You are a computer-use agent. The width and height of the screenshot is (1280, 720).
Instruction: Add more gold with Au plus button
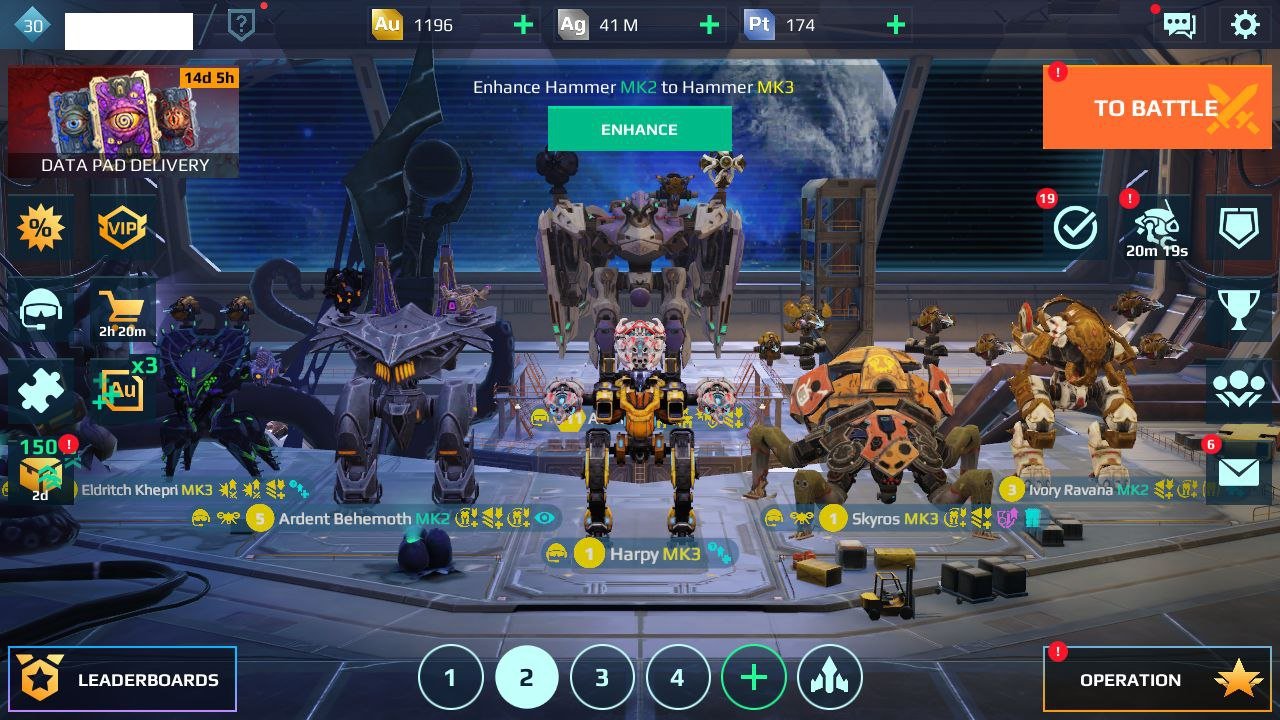[x=523, y=25]
